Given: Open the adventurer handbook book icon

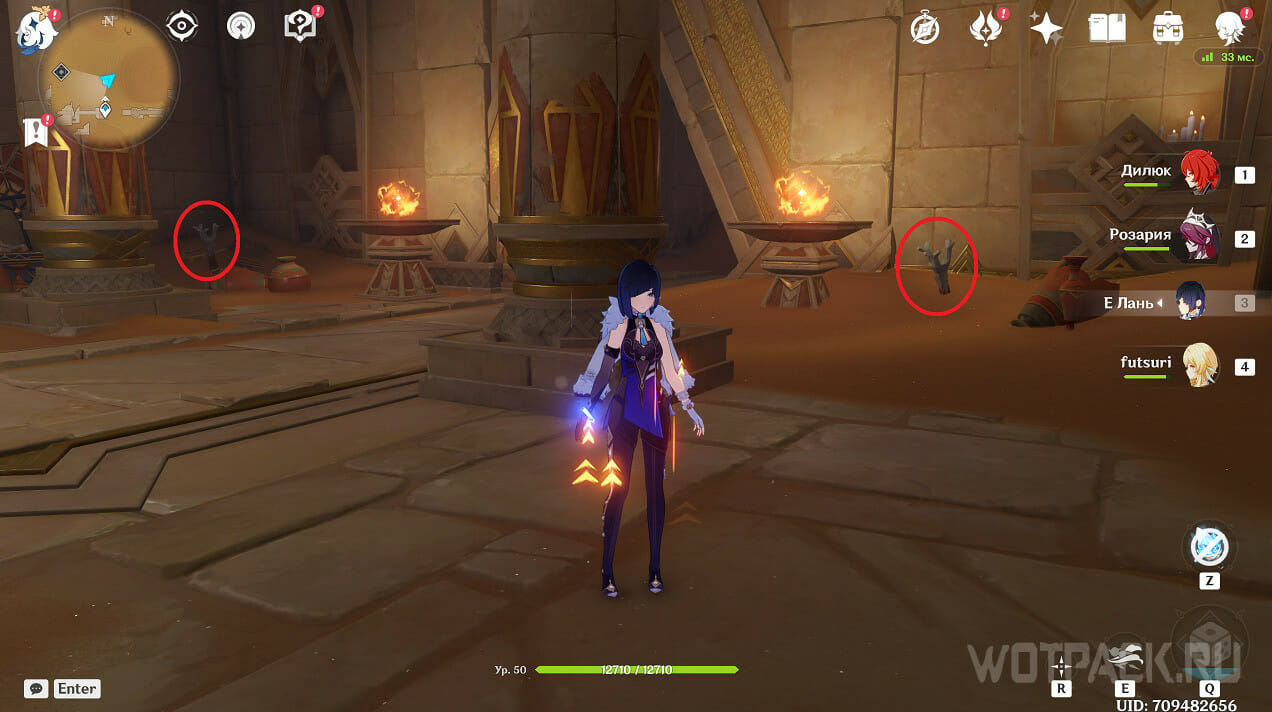Looking at the screenshot, I should 1107,28.
